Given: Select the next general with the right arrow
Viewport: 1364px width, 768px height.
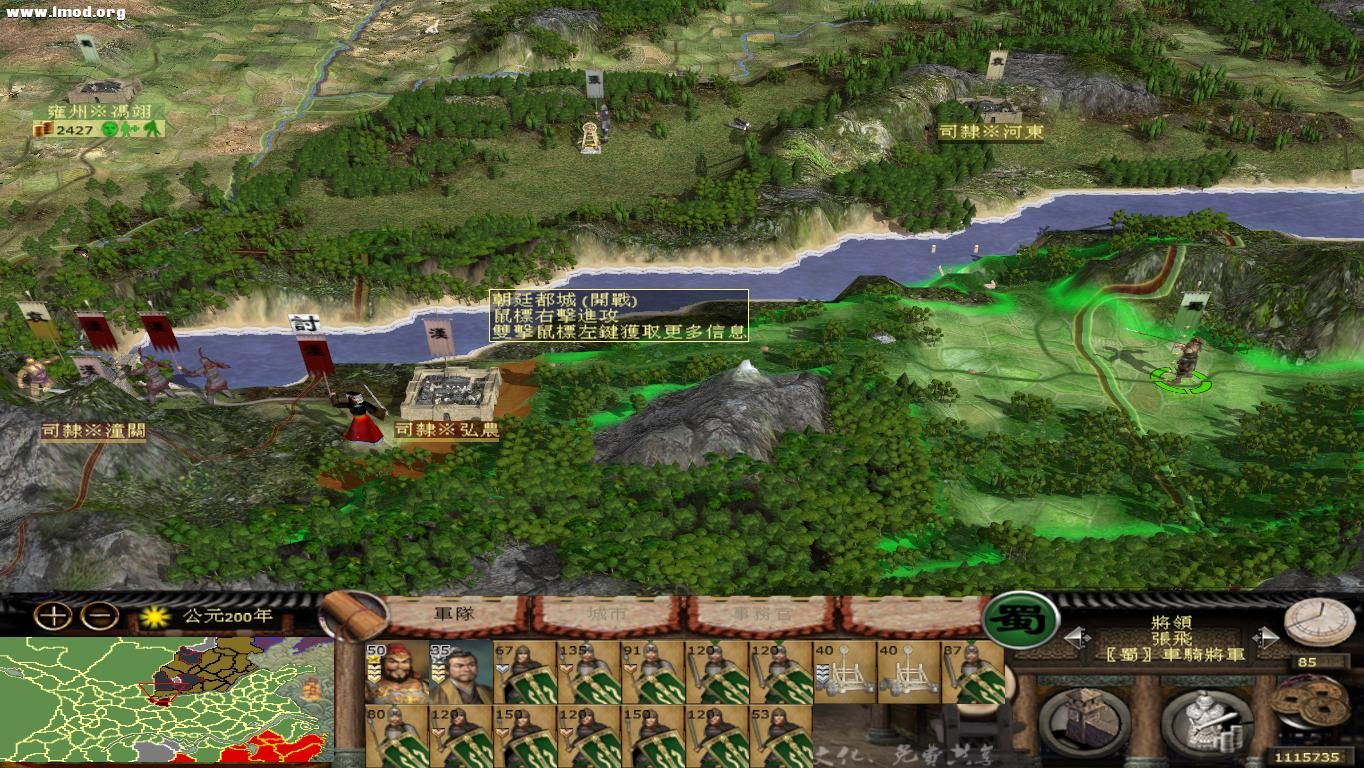Looking at the screenshot, I should [1265, 637].
